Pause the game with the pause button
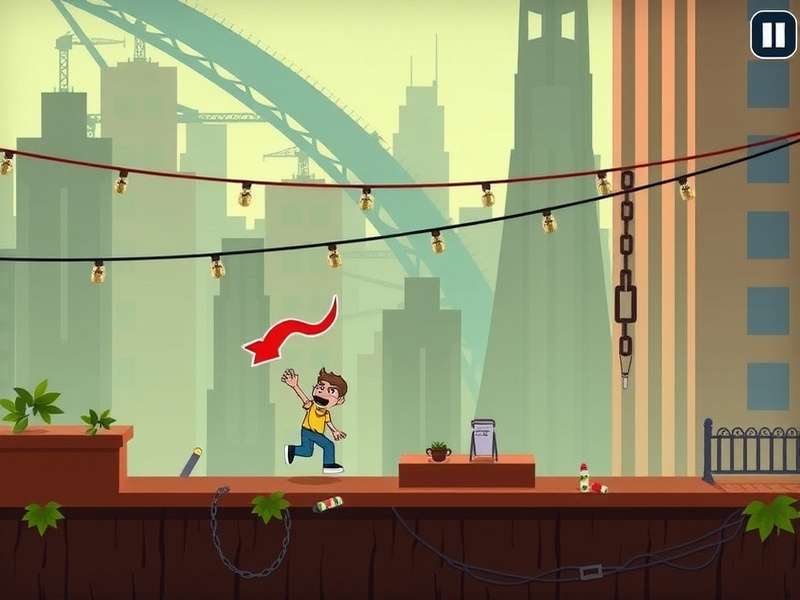This screenshot has width=800, height=600. click(773, 35)
